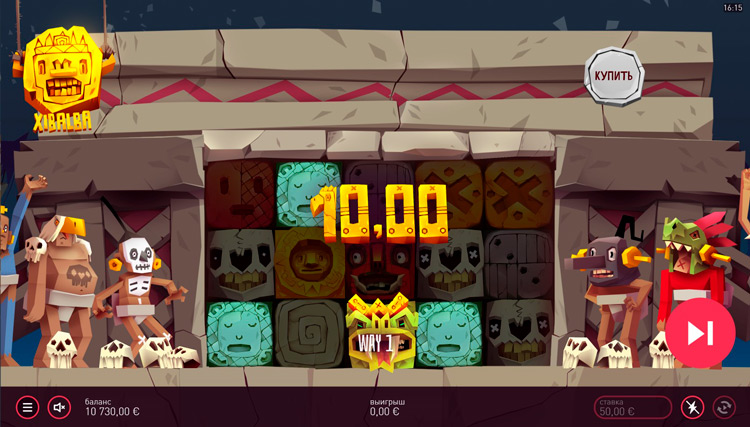Skip the spin with the red button
The width and height of the screenshot is (750, 427).
pos(700,332)
